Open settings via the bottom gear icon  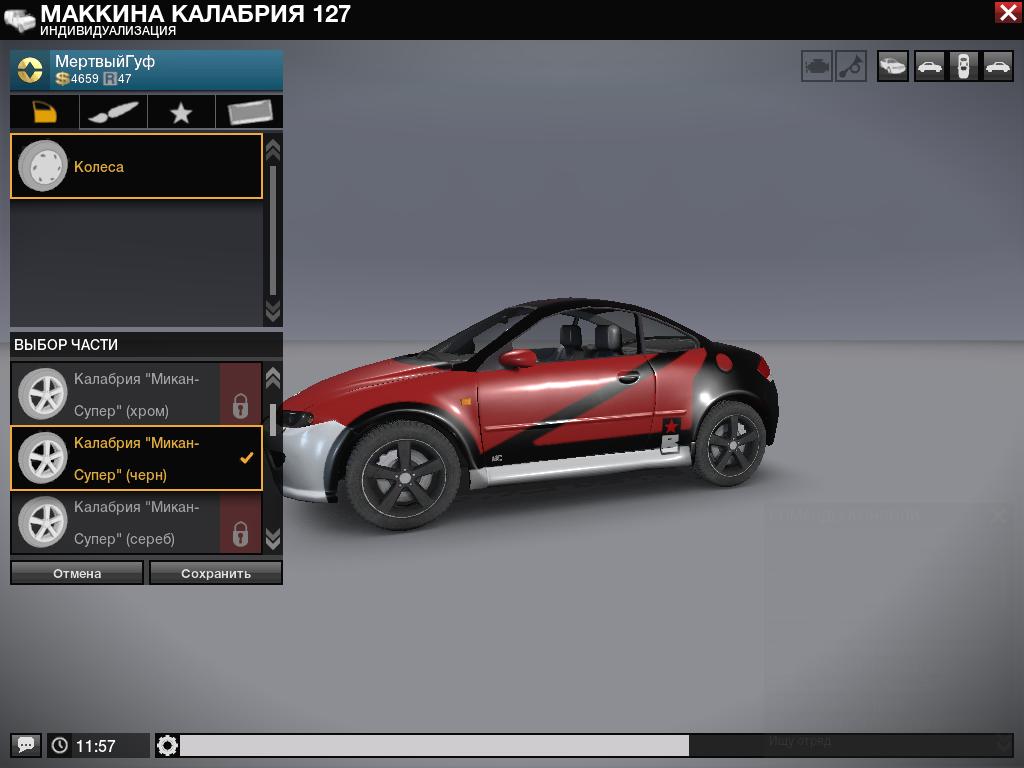pos(167,745)
